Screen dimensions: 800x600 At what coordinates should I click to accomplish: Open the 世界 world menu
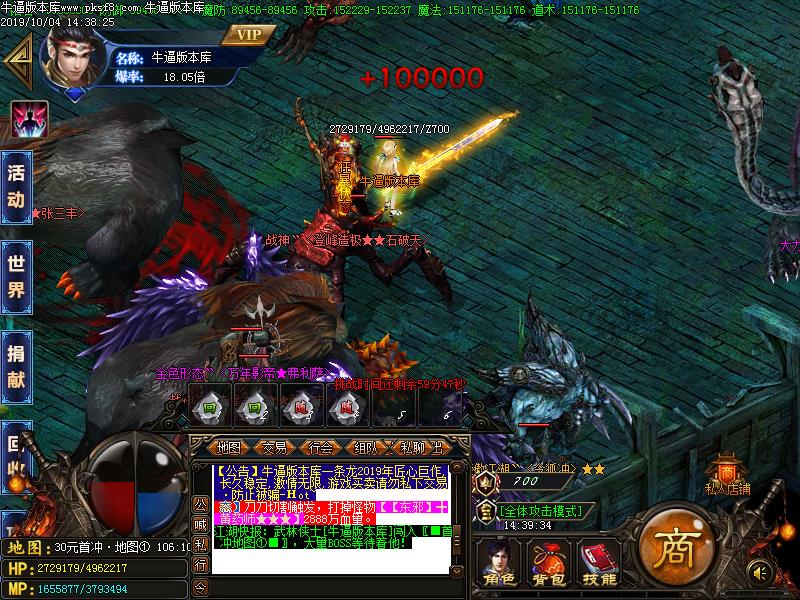[16, 276]
